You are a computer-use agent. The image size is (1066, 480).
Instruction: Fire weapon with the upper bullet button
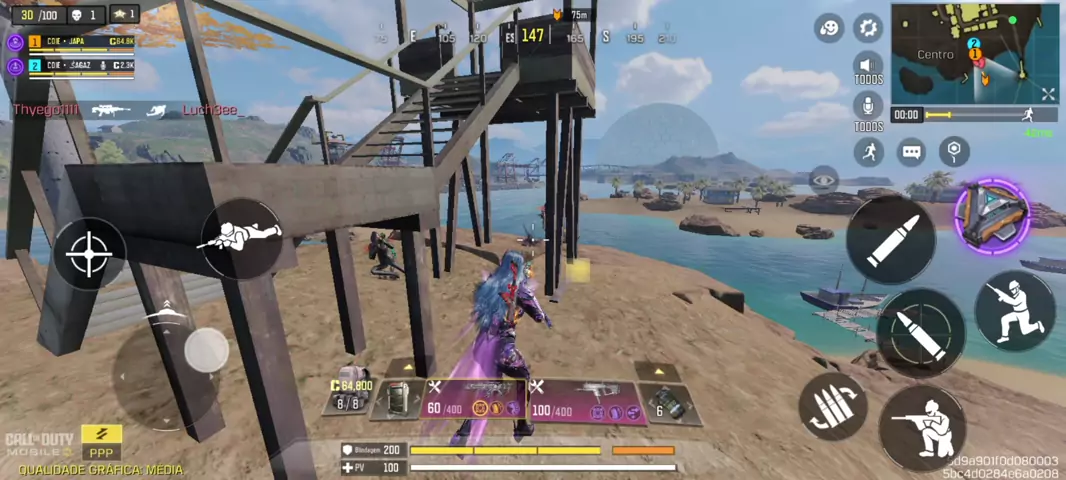click(x=889, y=240)
